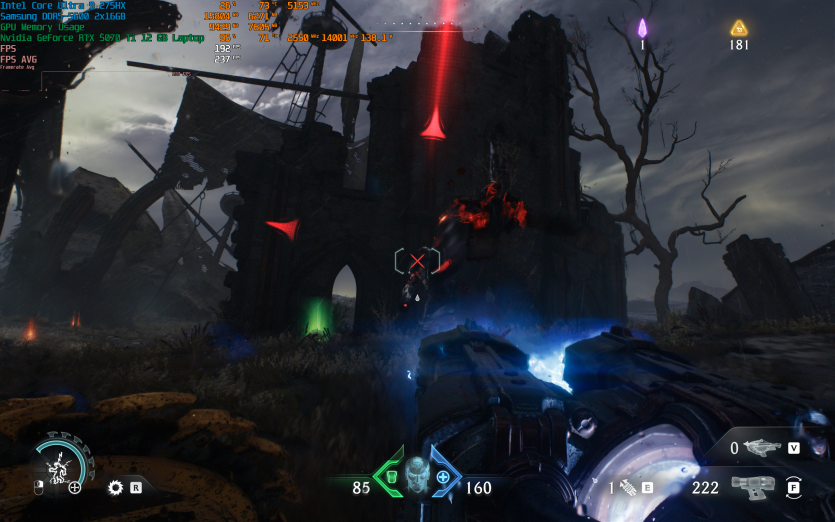
Task: Click the gear-shaped shield saw icon
Action: pos(115,488)
